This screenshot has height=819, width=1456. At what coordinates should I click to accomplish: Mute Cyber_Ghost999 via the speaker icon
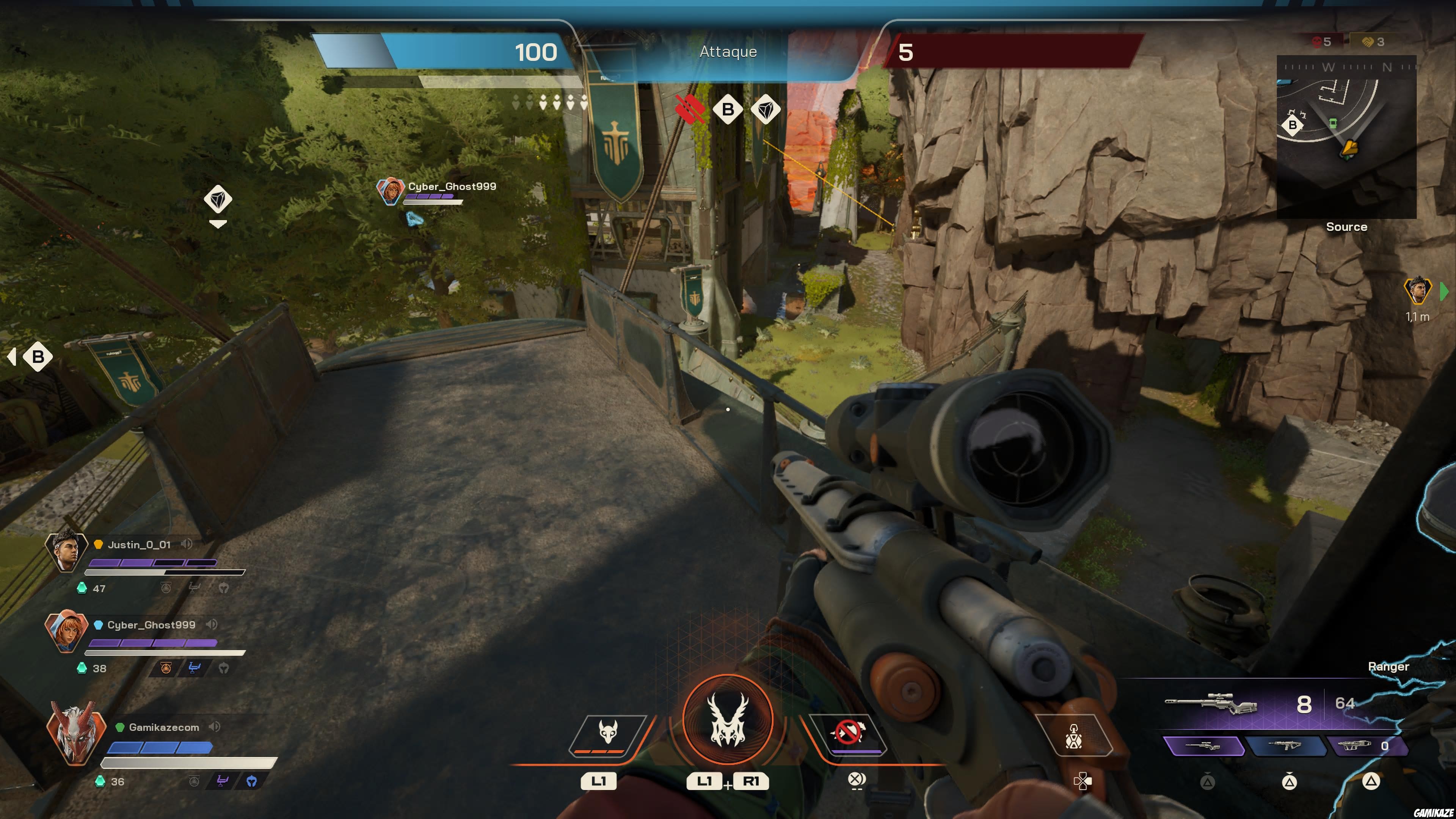coord(212,624)
